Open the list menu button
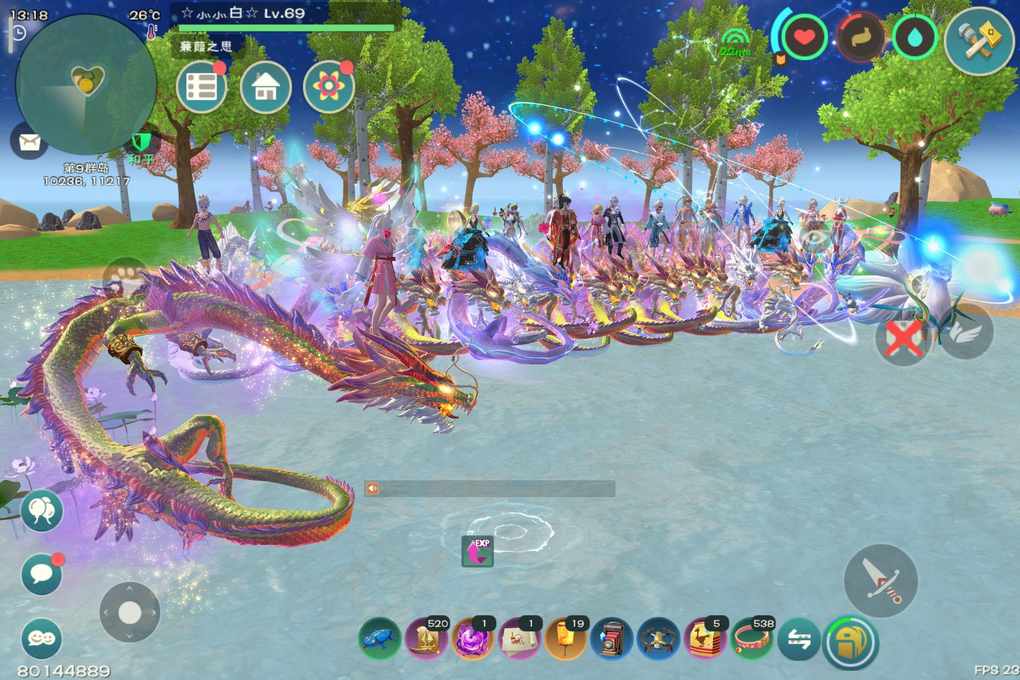Screen dimensions: 1020x680 [x=201, y=87]
